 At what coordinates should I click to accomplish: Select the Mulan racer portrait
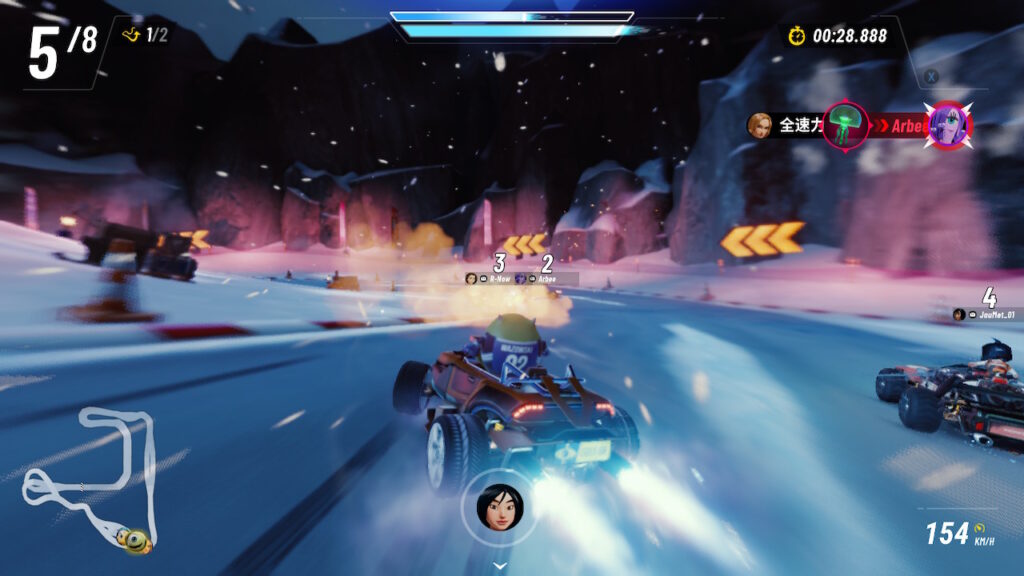pos(499,507)
